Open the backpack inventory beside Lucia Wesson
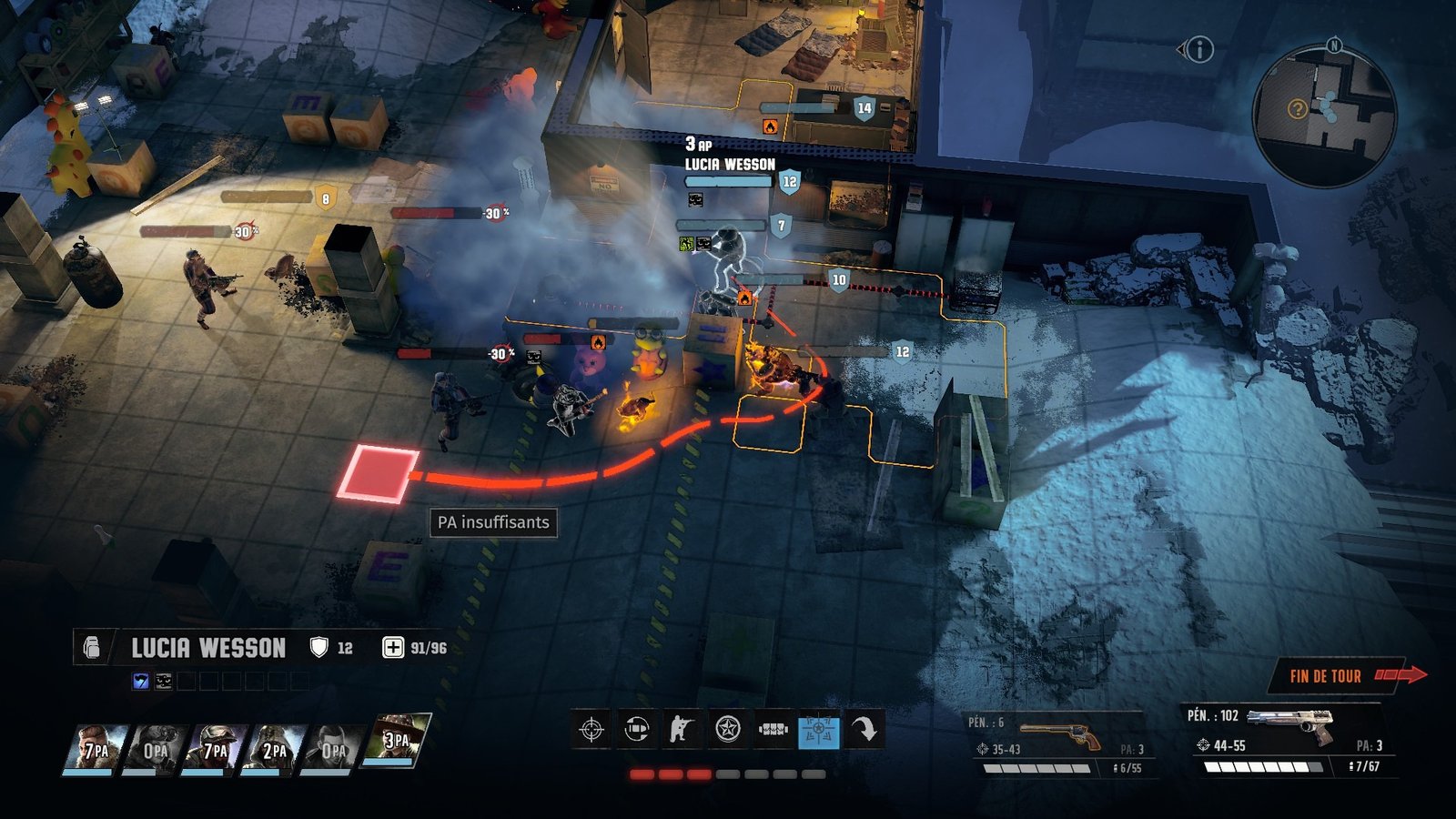 [x=91, y=648]
